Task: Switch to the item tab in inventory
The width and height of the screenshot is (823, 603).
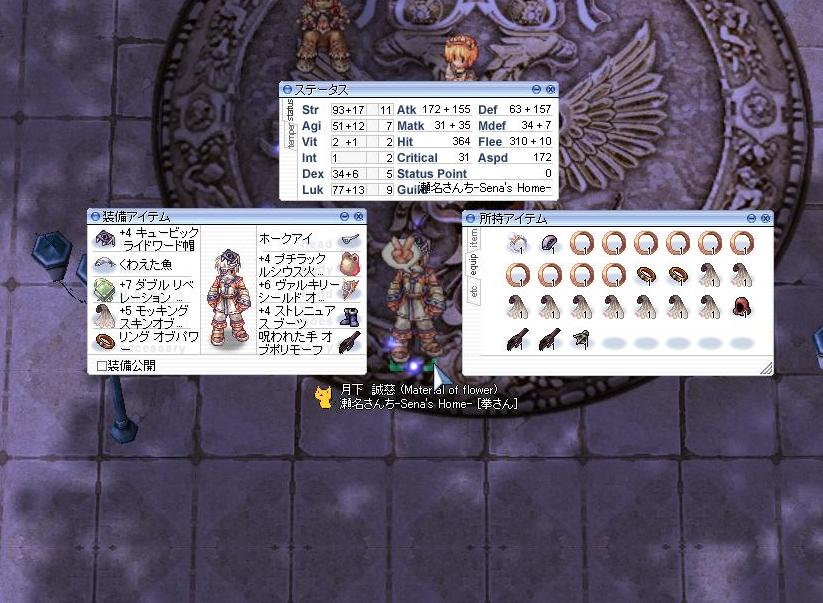Action: (x=474, y=239)
